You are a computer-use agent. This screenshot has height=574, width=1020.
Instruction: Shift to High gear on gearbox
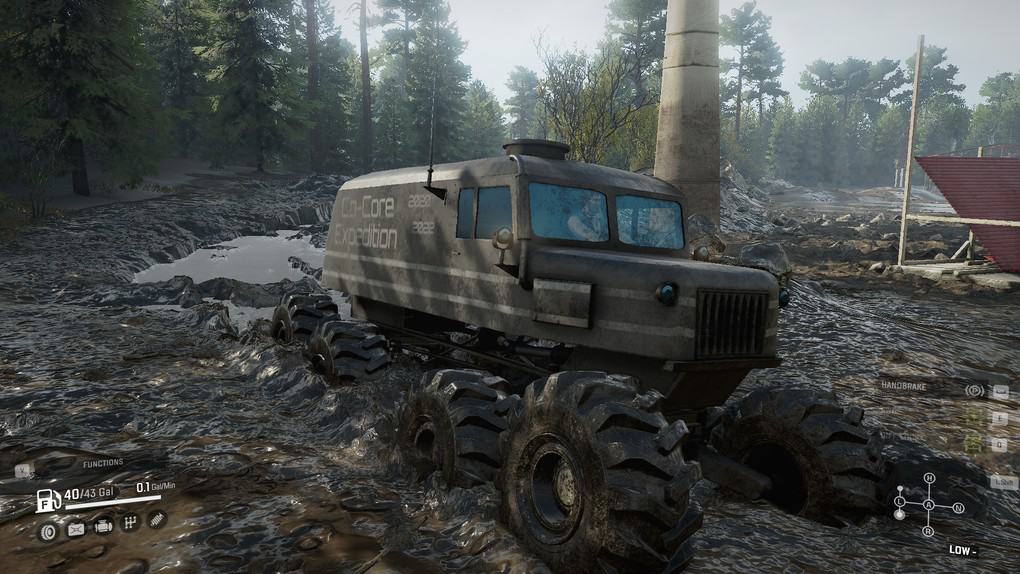click(929, 478)
